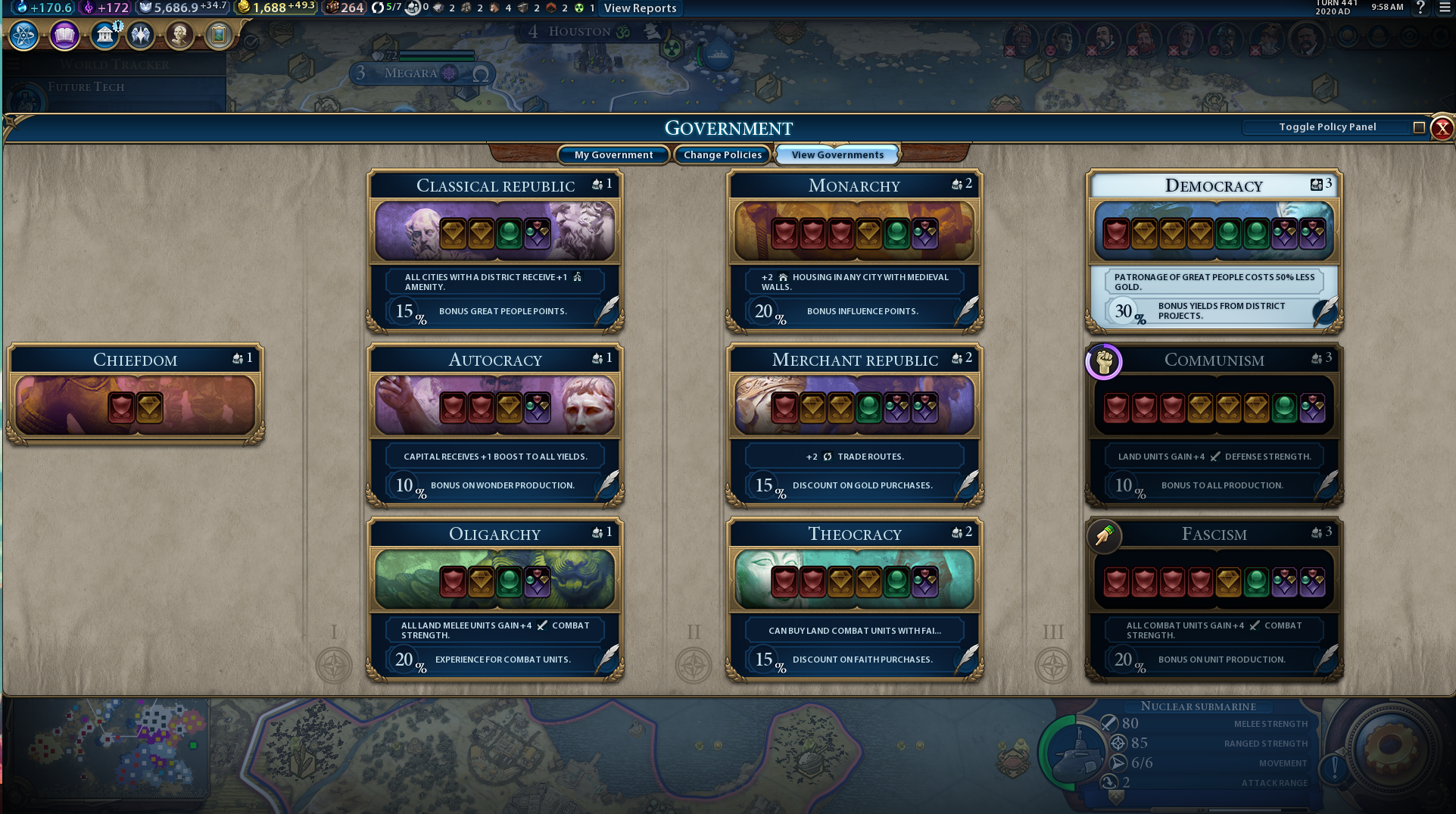The image size is (1456, 814).
Task: Select the Communism government fist toggle
Action: (x=1103, y=362)
